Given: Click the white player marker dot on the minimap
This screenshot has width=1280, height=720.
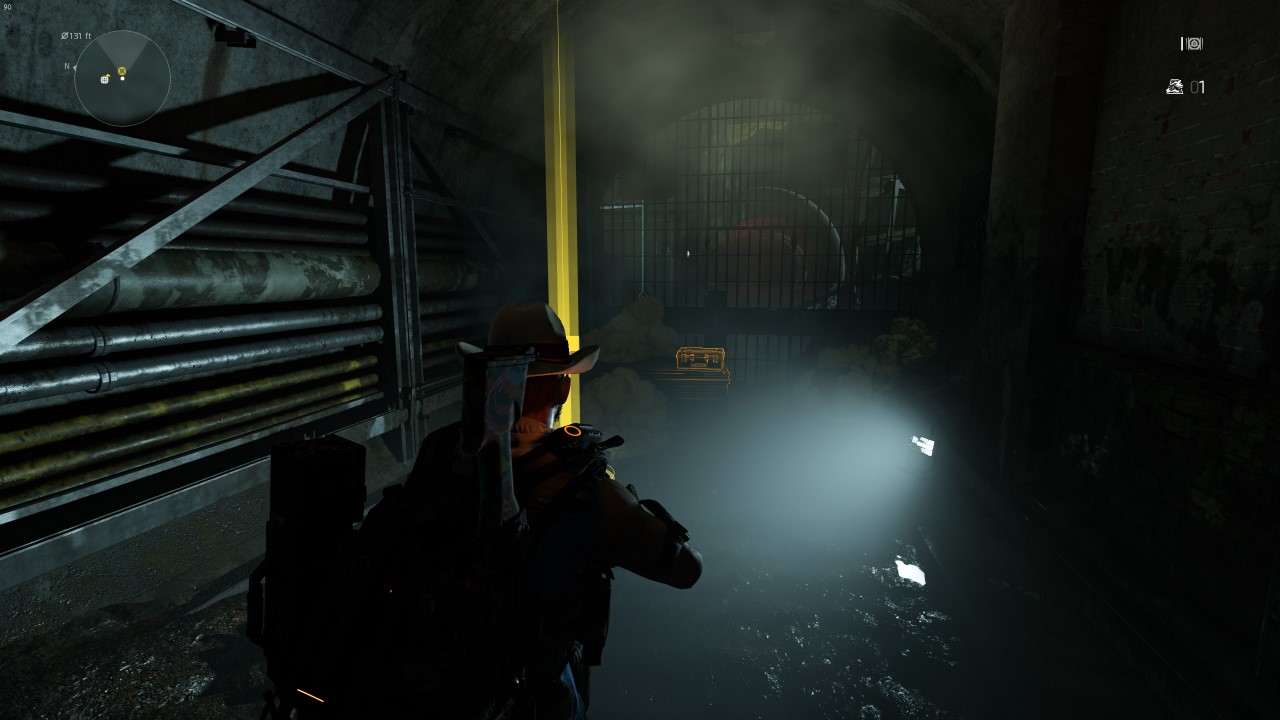Looking at the screenshot, I should [x=122, y=78].
